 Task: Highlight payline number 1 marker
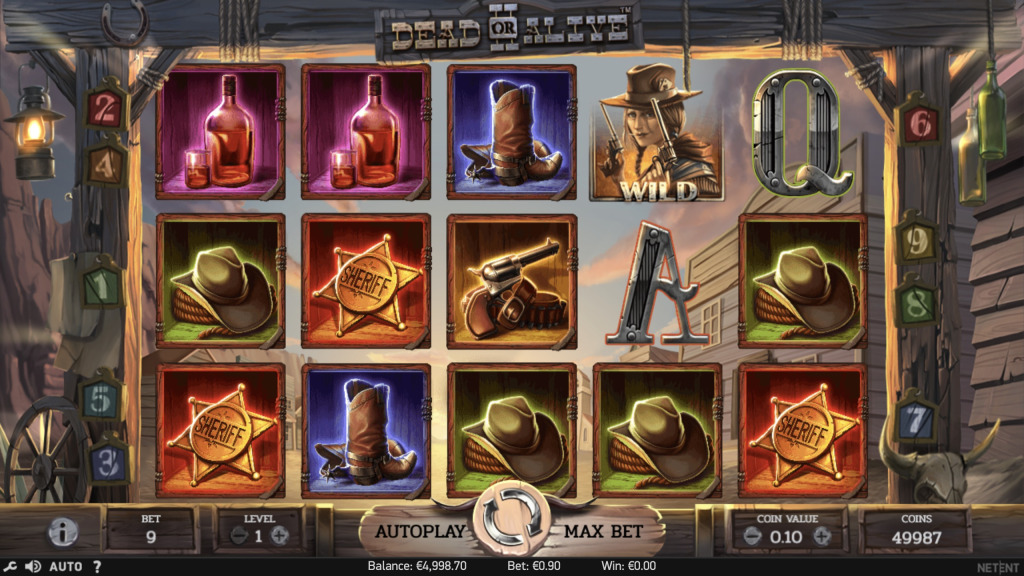101,287
